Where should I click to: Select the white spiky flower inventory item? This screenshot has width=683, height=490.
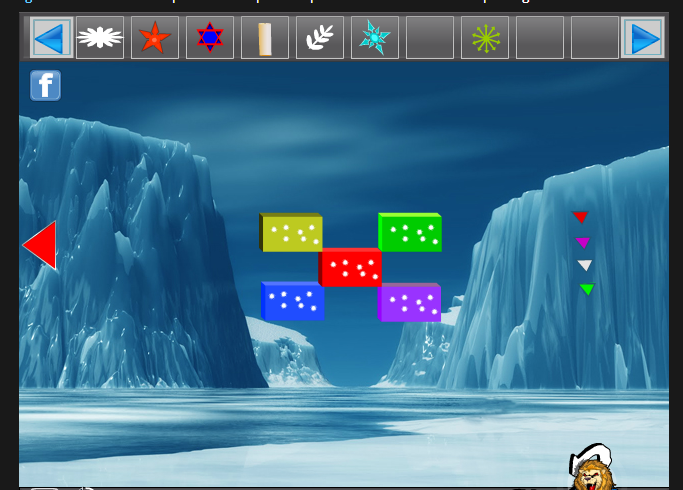click(x=100, y=38)
